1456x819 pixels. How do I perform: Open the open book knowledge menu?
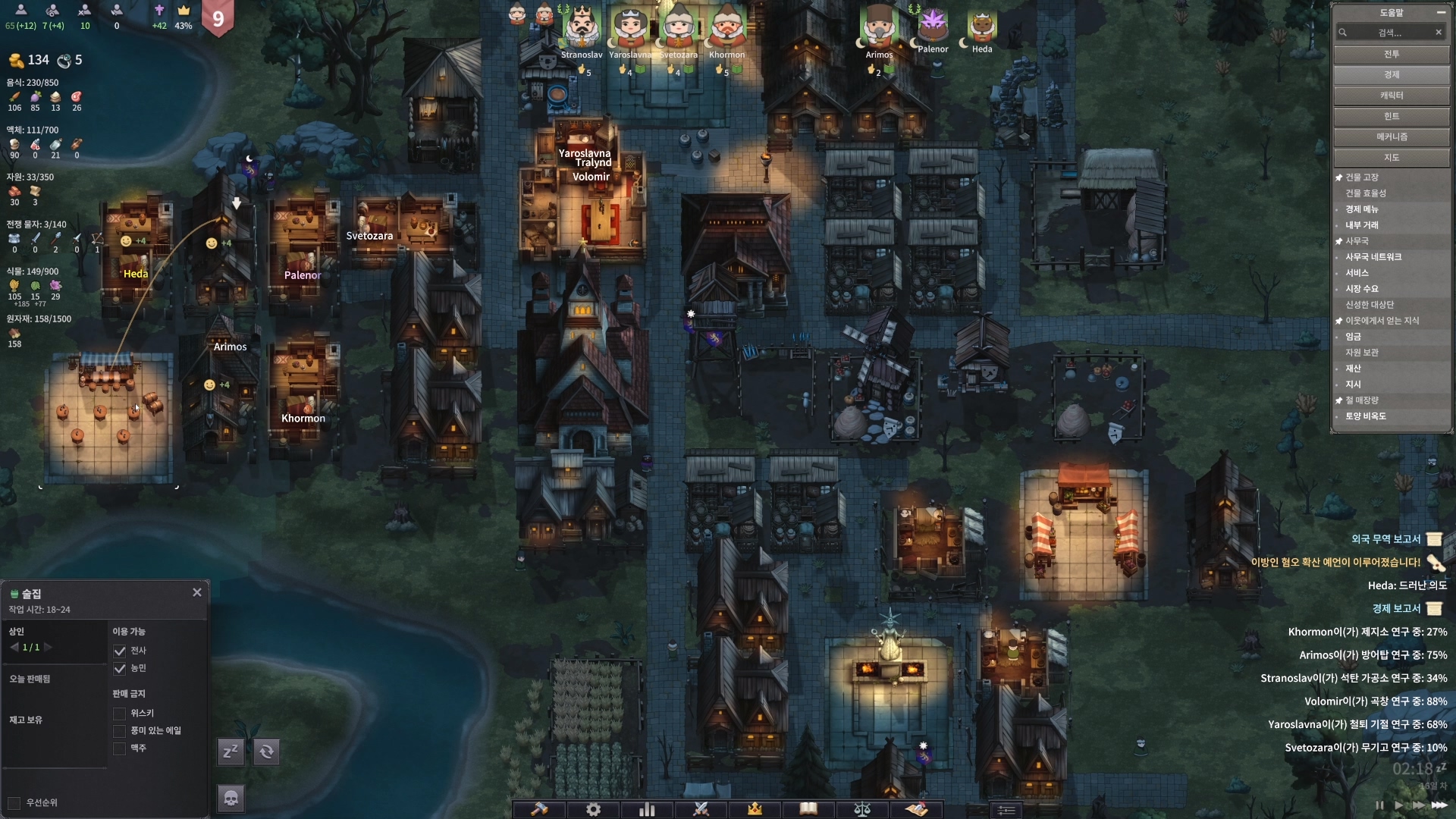808,809
